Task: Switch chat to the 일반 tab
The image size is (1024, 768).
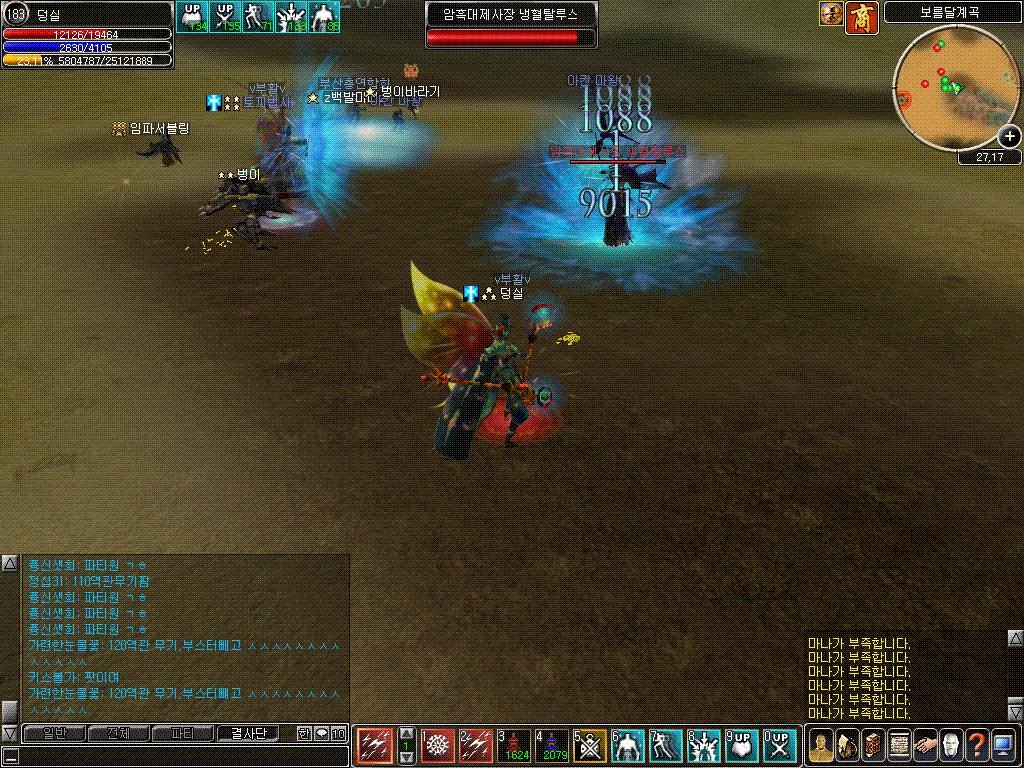Action: pyautogui.click(x=55, y=733)
